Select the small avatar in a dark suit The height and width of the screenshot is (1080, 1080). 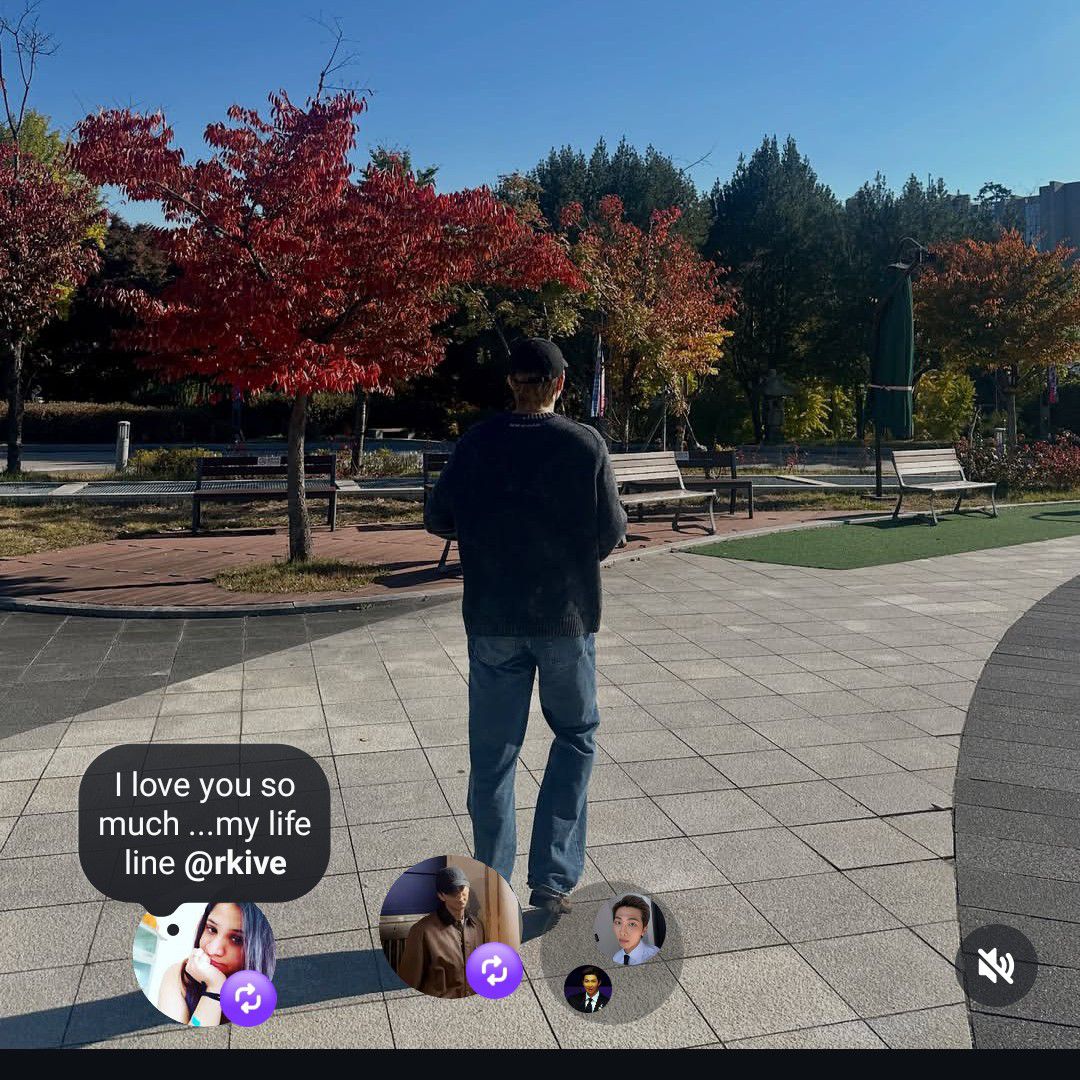[x=587, y=989]
